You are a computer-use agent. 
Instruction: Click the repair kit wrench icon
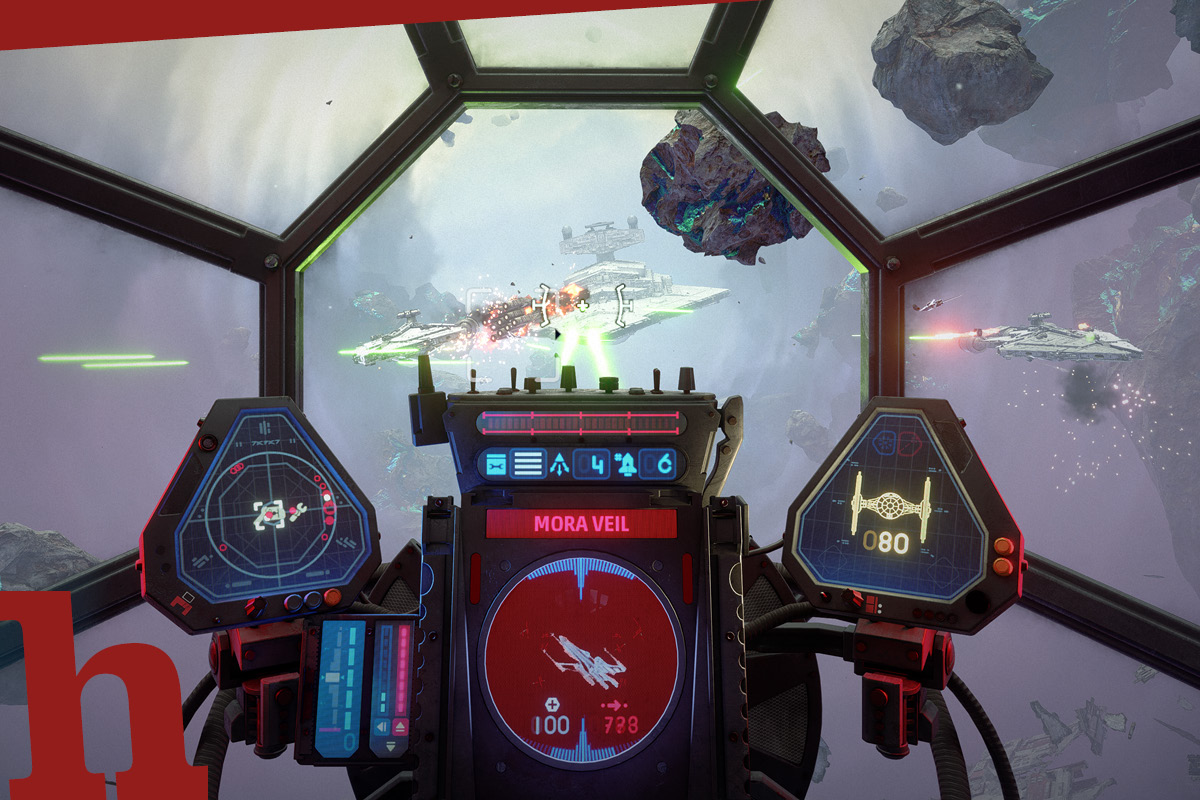[497, 464]
